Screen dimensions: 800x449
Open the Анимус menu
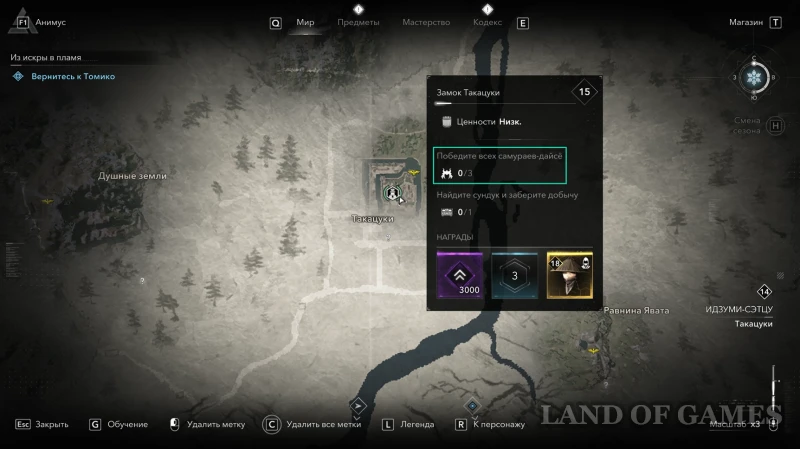click(x=50, y=22)
